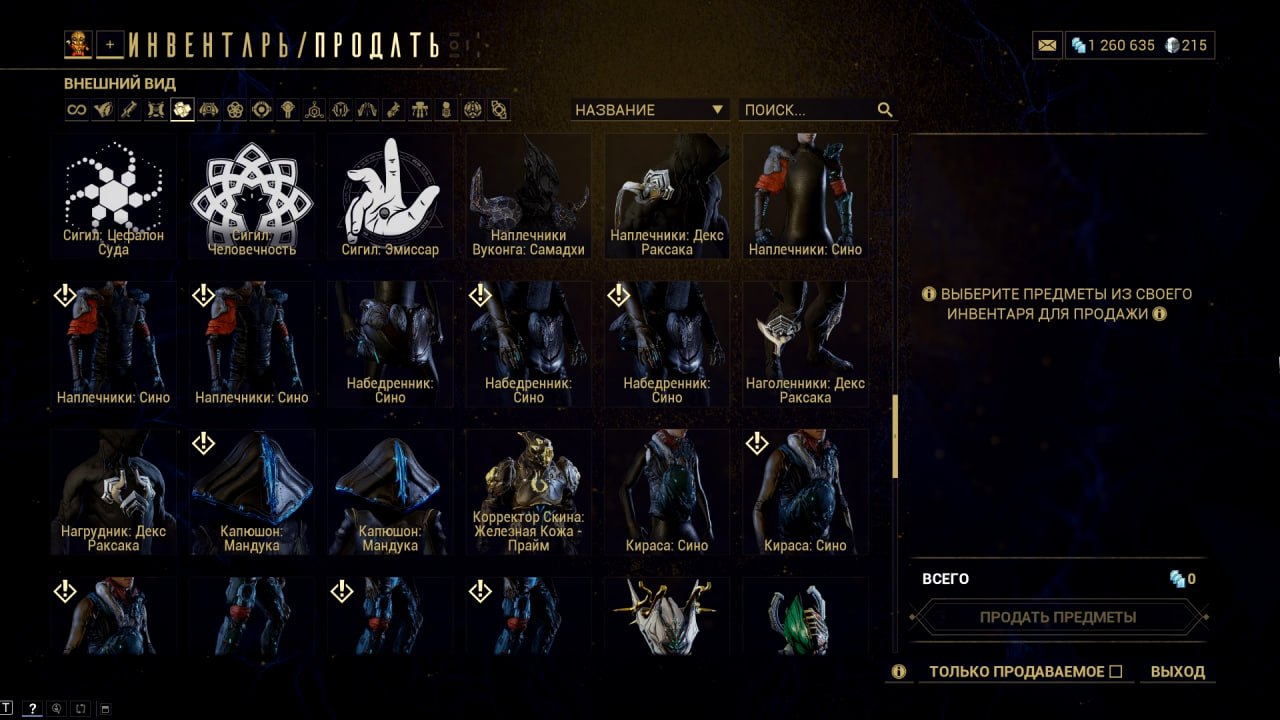This screenshot has width=1280, height=720.
Task: Pick the Нагрудник: Декс Раксака item
Action: [114, 492]
